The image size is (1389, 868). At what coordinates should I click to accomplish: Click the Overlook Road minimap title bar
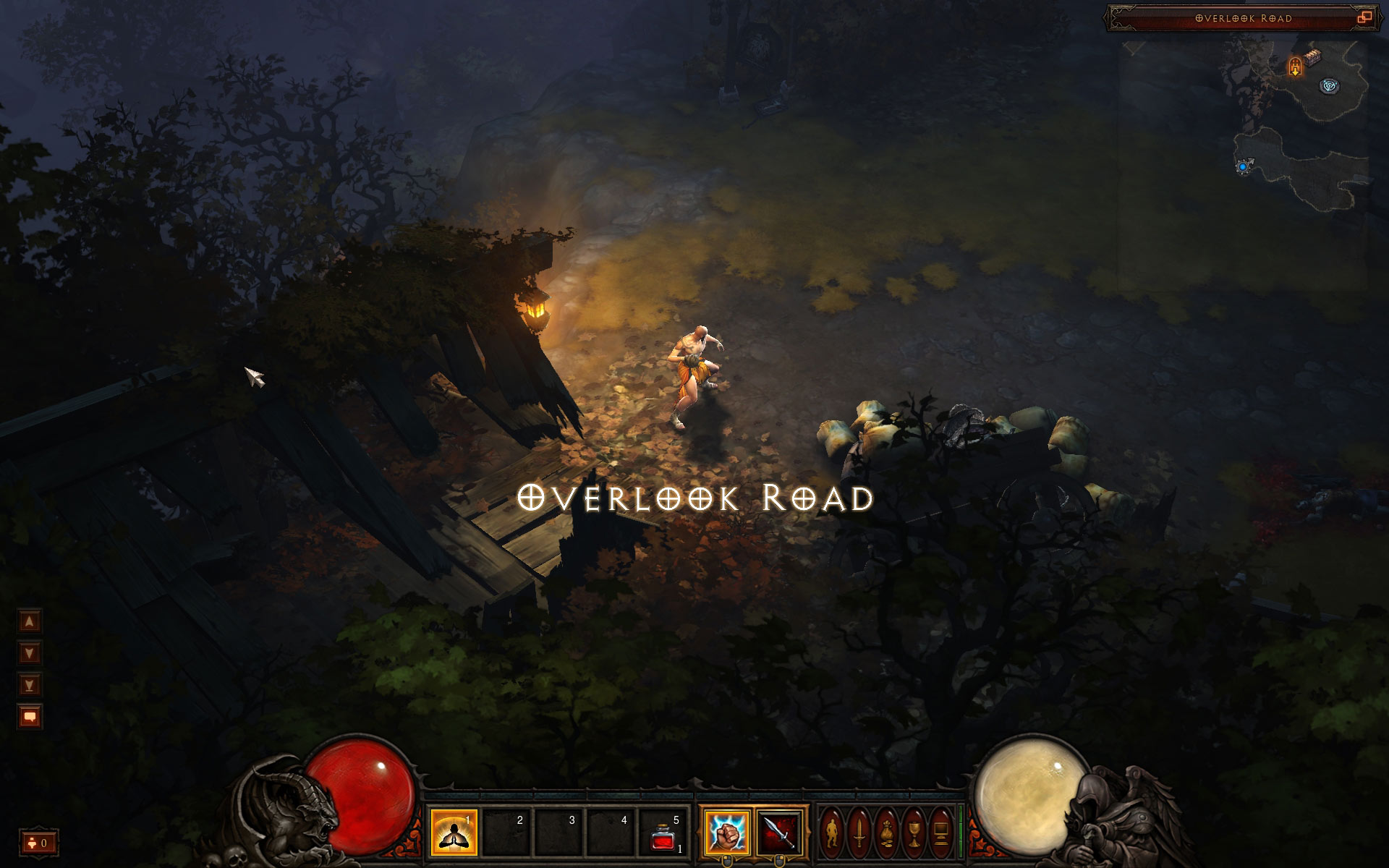1243,18
